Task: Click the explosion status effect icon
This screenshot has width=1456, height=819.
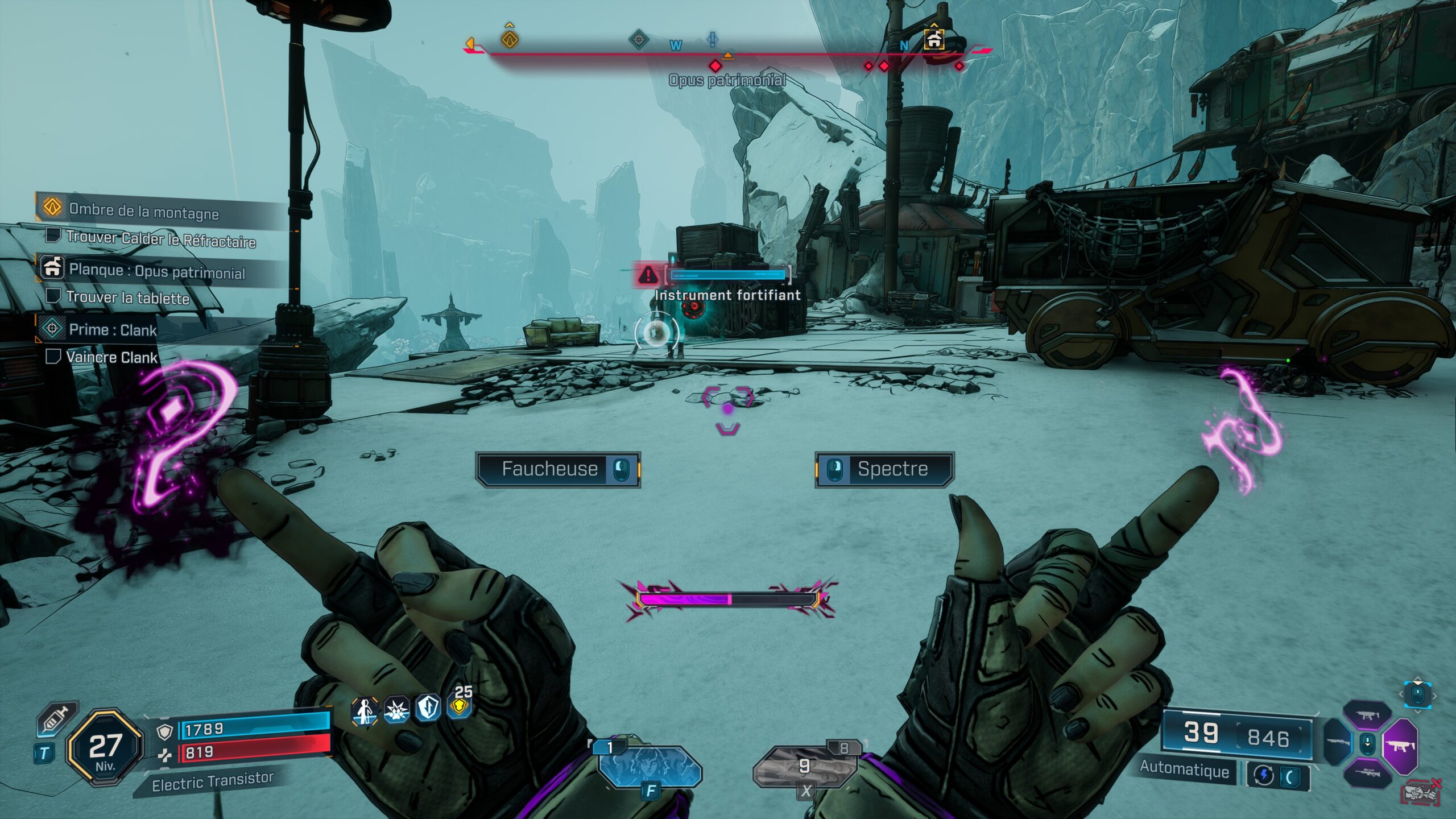Action: (x=396, y=710)
